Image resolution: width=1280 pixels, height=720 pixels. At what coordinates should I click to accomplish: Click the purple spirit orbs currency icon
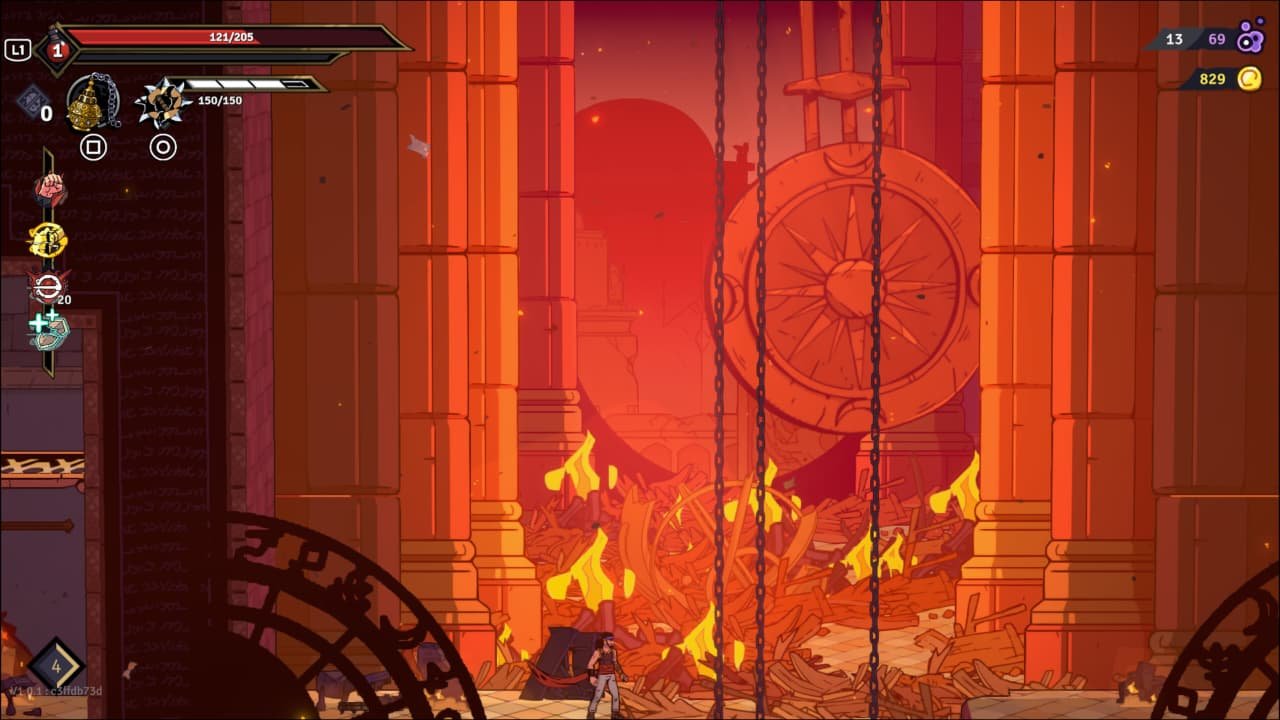(1250, 40)
